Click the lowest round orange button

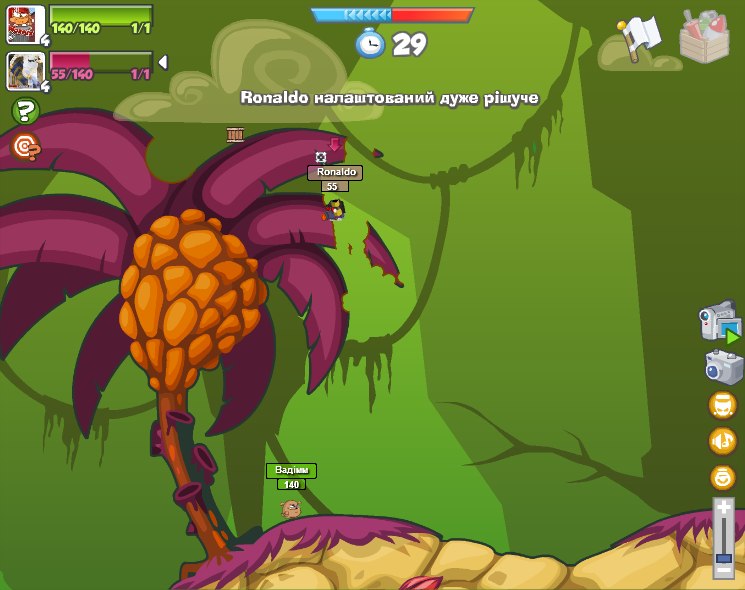click(722, 477)
